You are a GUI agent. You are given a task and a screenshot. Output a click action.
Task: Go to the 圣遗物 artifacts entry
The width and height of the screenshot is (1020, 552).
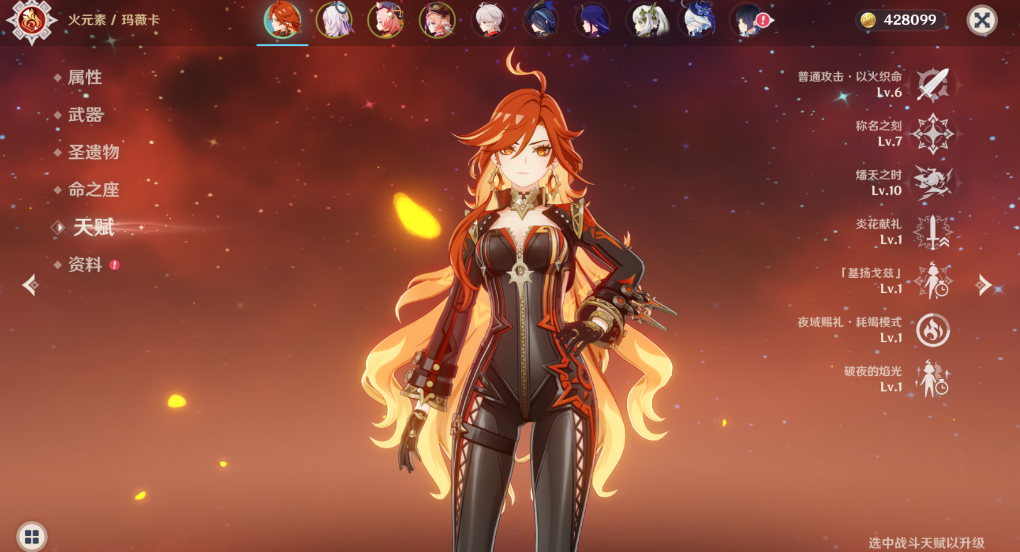coord(93,152)
